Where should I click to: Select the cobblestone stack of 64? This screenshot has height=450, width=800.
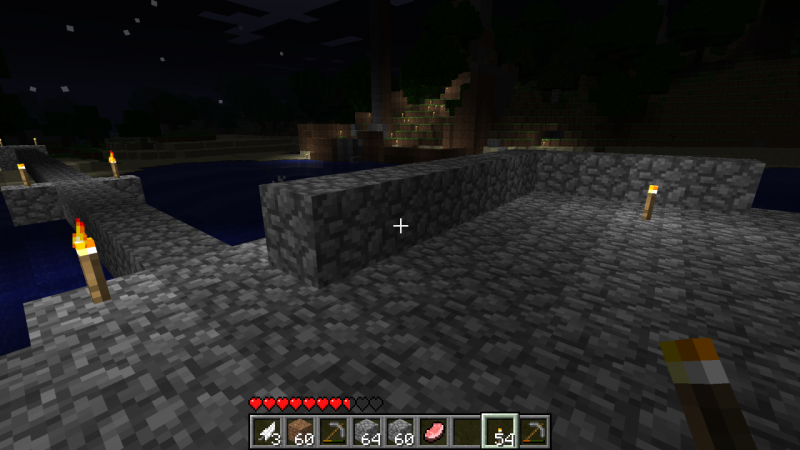point(366,431)
